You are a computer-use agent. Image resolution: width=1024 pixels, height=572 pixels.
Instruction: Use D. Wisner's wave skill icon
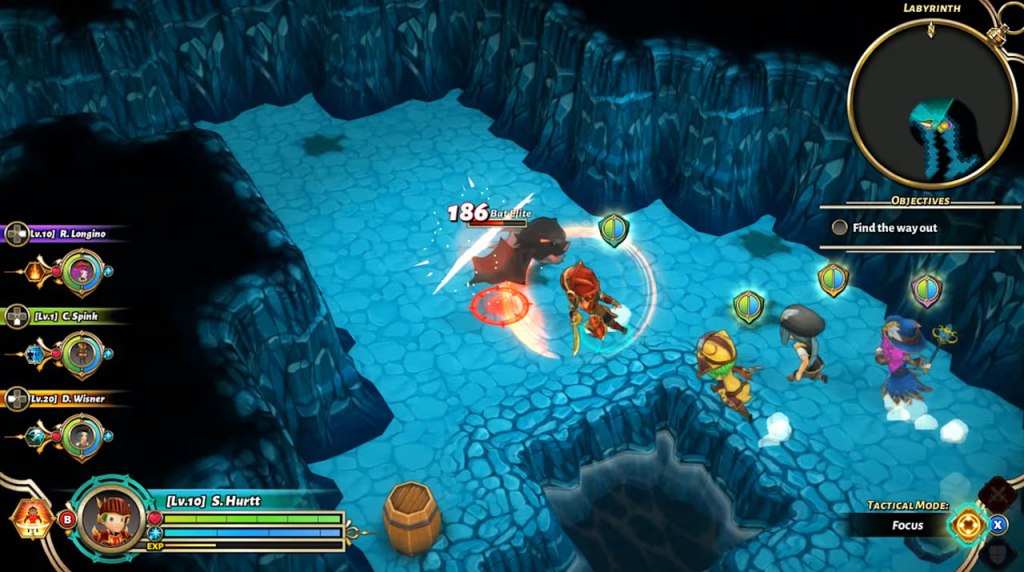point(36,437)
